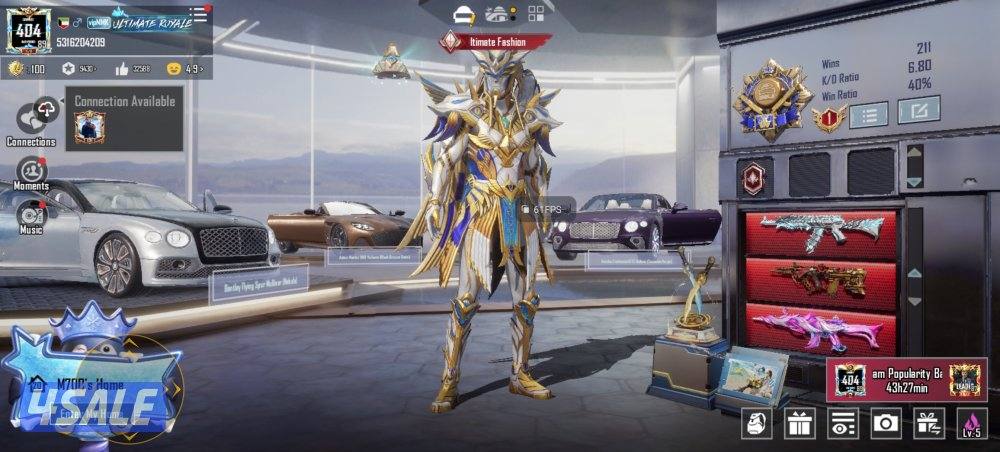Open the backpack inventory icon
The image size is (1000, 452).
(756, 424)
